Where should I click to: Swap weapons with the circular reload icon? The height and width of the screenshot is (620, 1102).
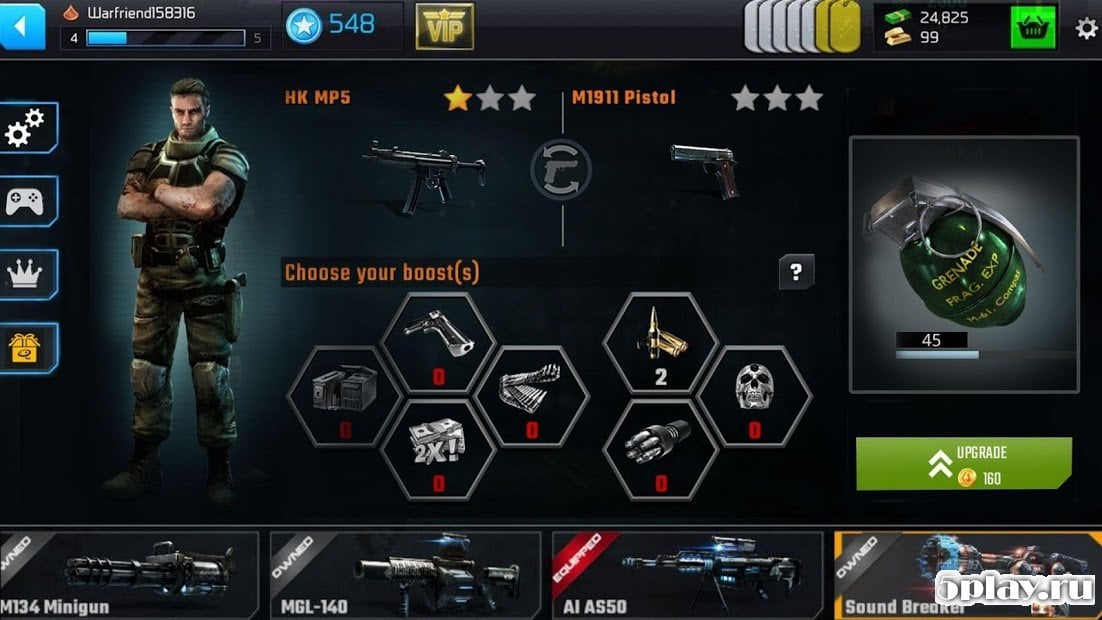[x=561, y=169]
